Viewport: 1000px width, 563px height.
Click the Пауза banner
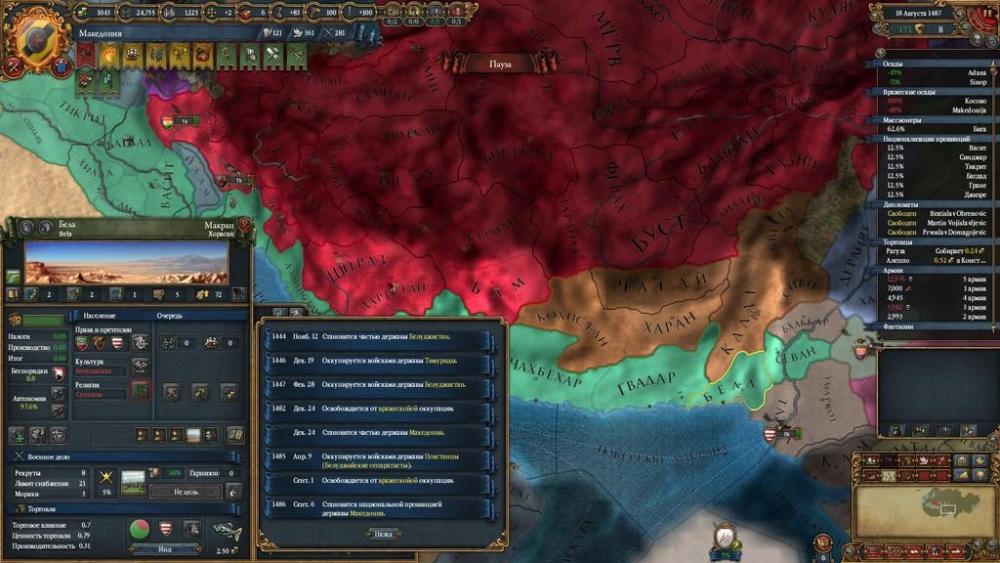tap(499, 63)
